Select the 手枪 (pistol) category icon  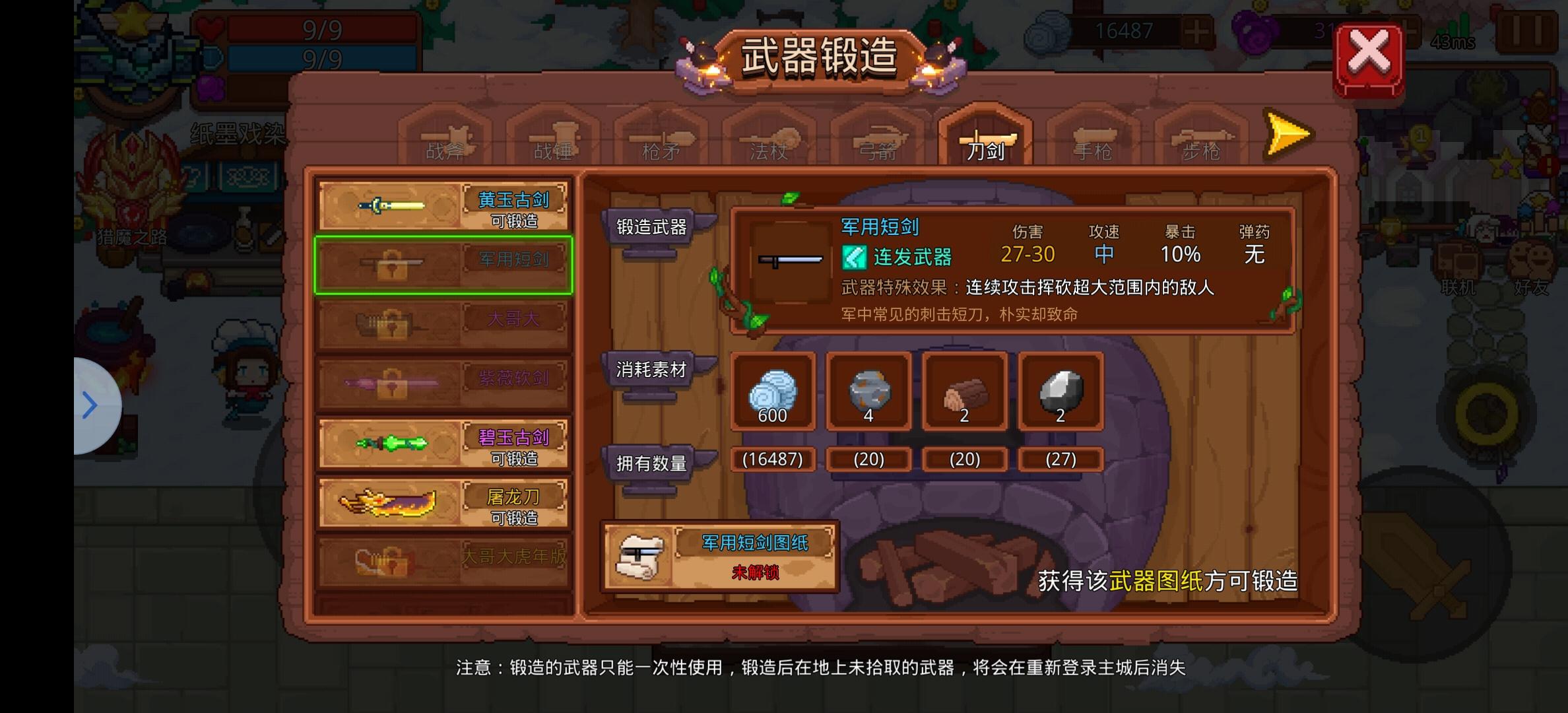tap(1092, 139)
